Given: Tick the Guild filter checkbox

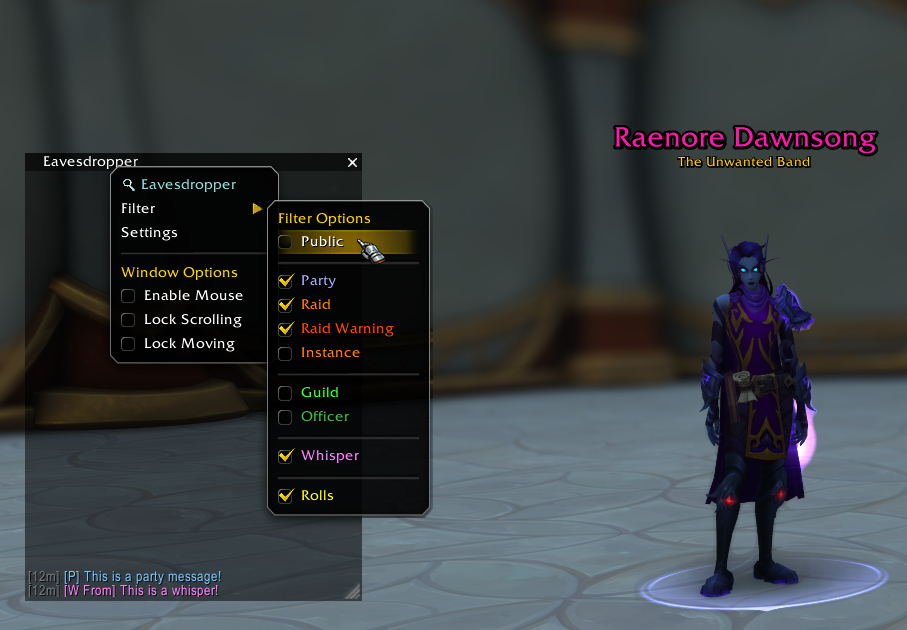Looking at the screenshot, I should click(286, 393).
